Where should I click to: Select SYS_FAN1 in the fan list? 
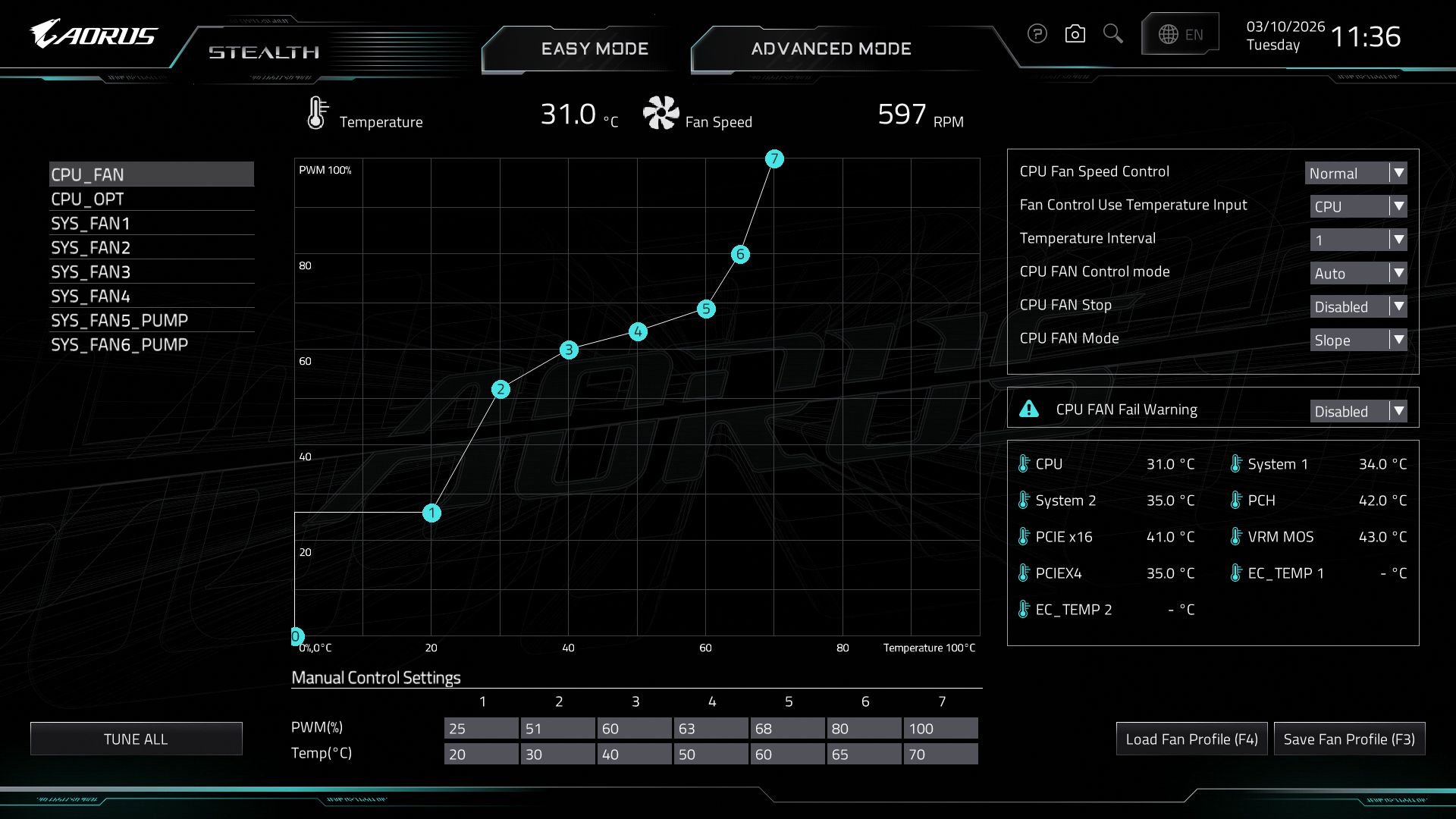(x=90, y=223)
